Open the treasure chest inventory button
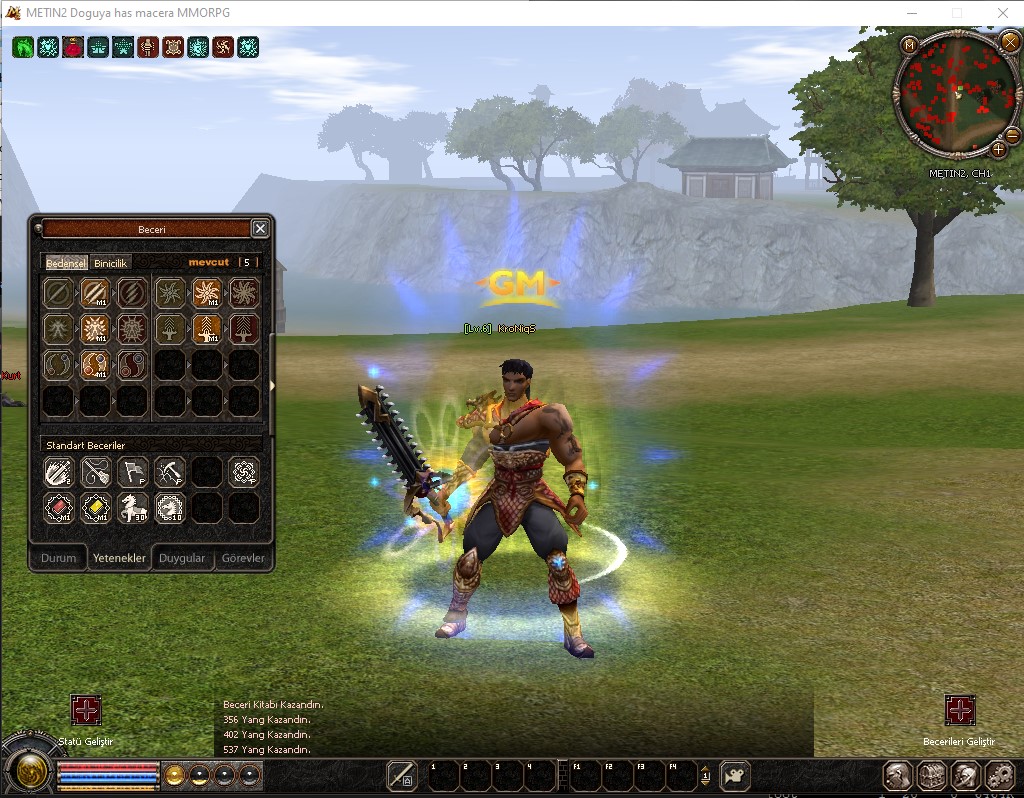Image resolution: width=1024 pixels, height=798 pixels. (932, 776)
